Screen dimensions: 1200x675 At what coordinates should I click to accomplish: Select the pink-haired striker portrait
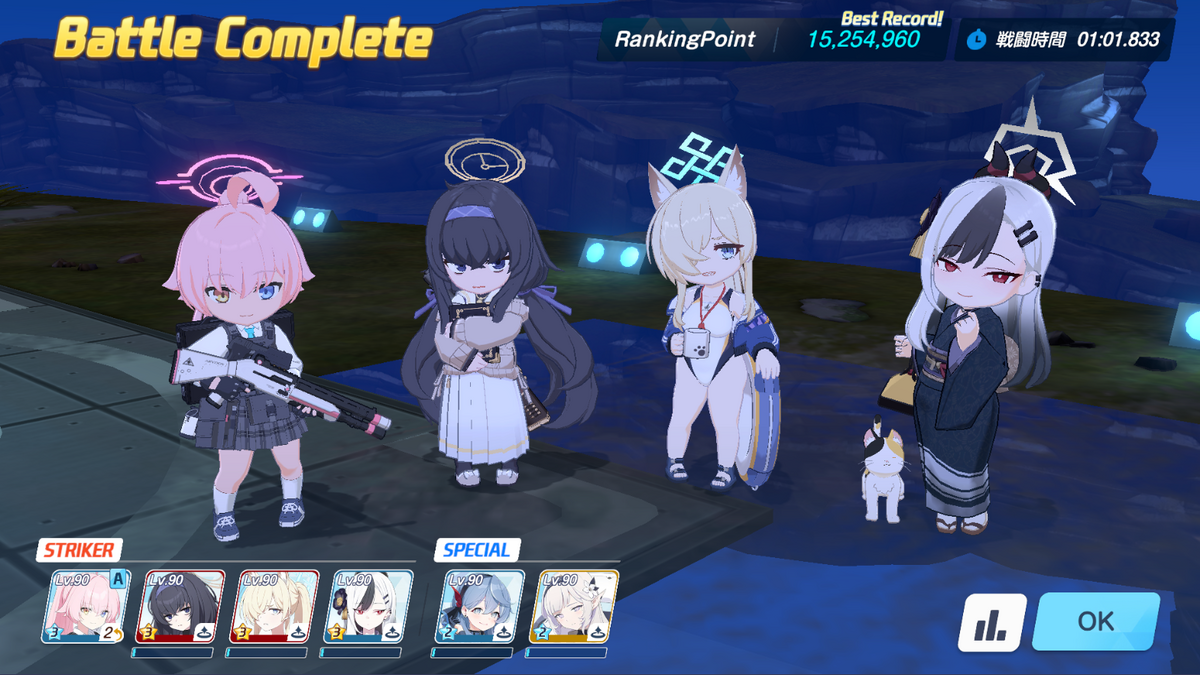86,606
